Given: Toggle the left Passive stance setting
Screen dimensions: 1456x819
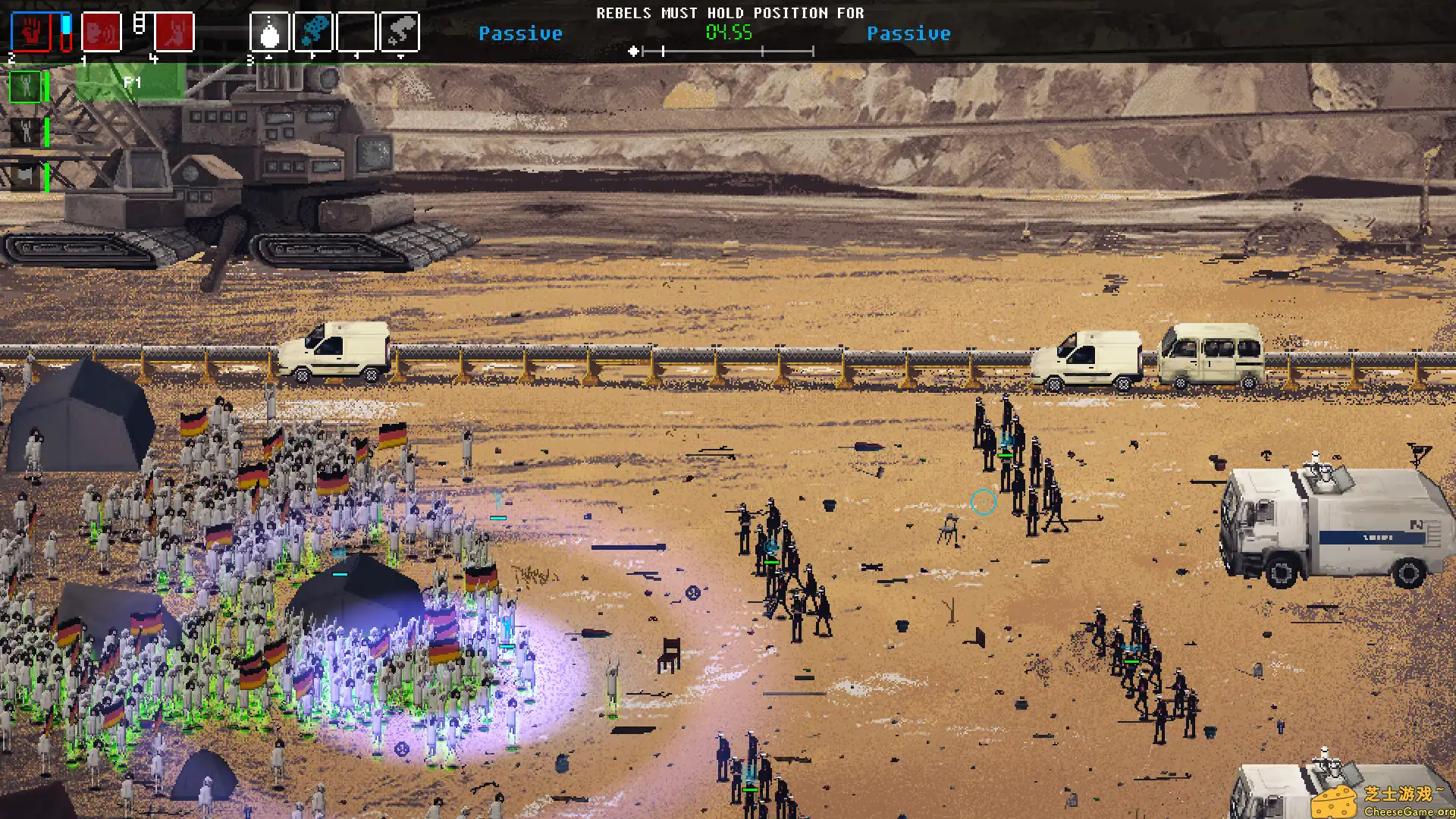Looking at the screenshot, I should click(521, 33).
